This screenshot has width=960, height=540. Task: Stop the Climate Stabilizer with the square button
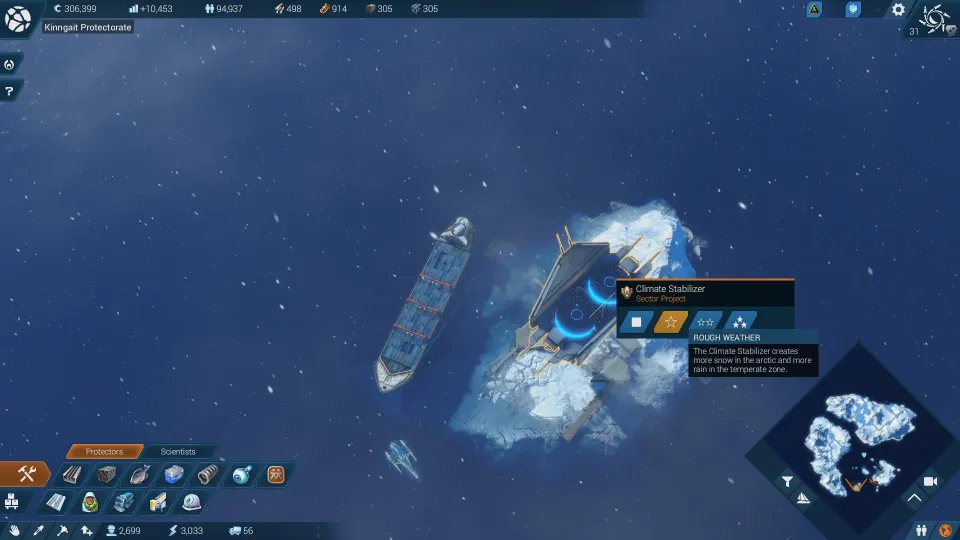coord(636,322)
